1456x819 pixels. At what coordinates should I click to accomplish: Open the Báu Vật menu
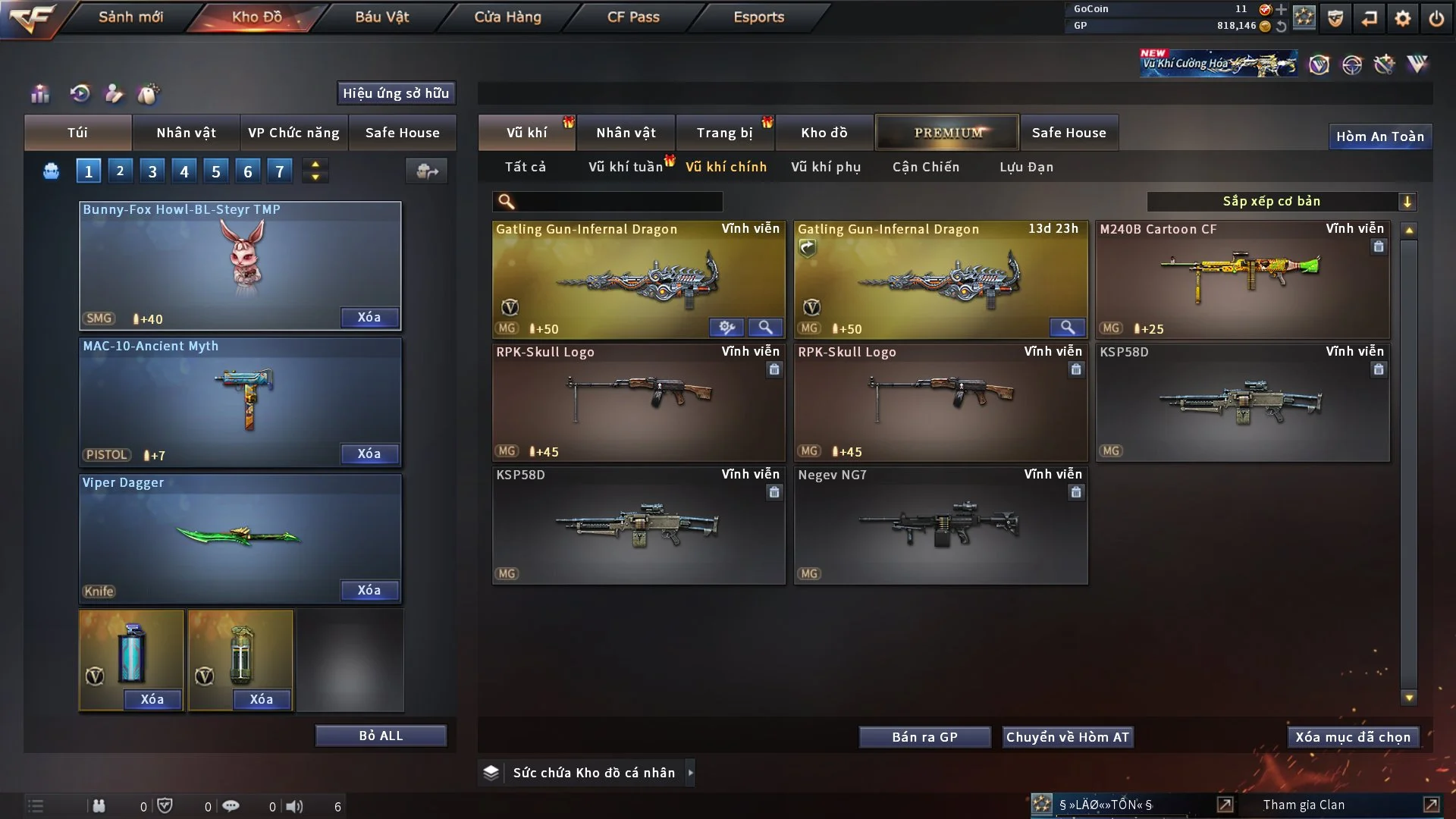381,17
